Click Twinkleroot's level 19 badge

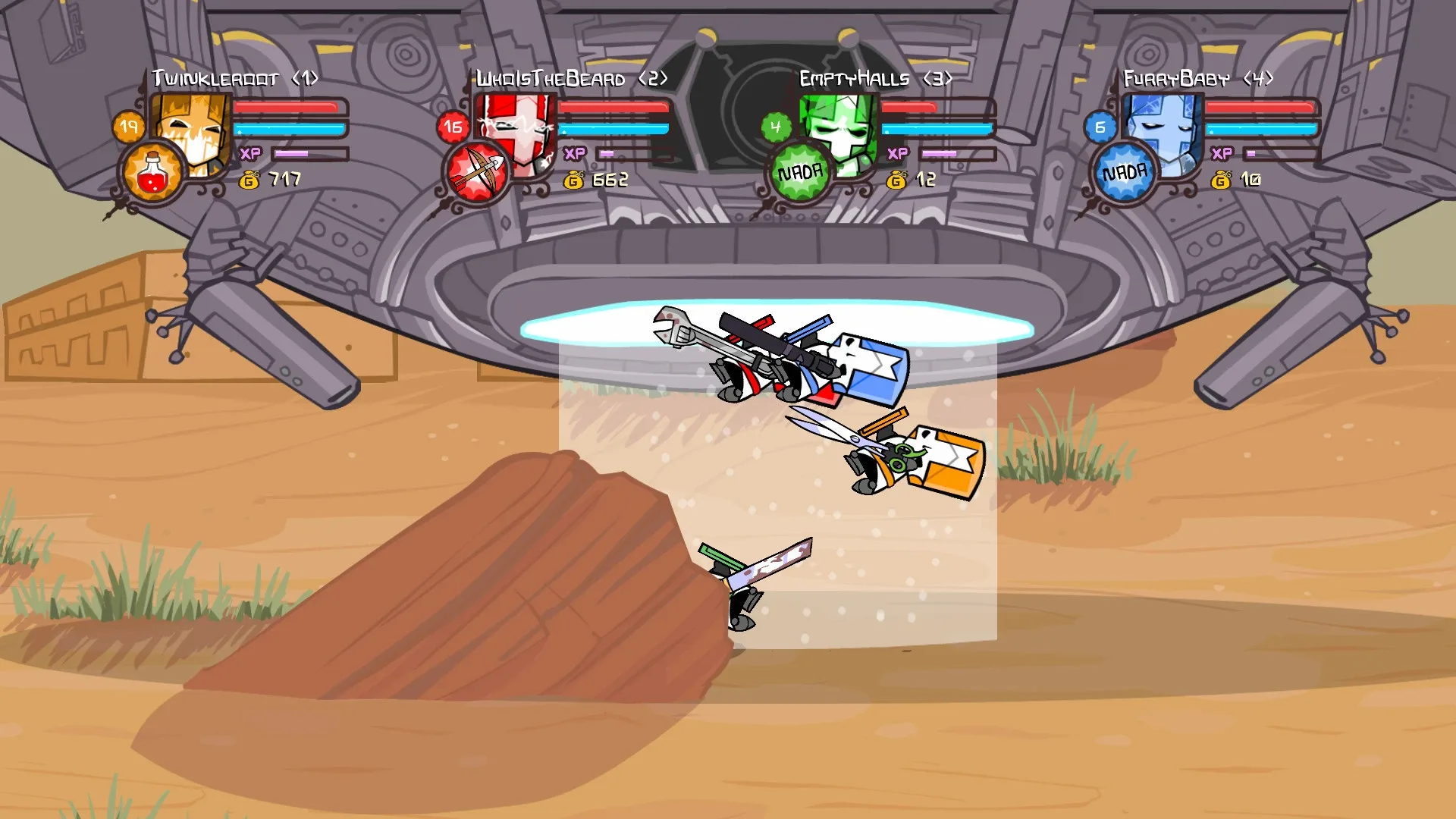tap(130, 127)
